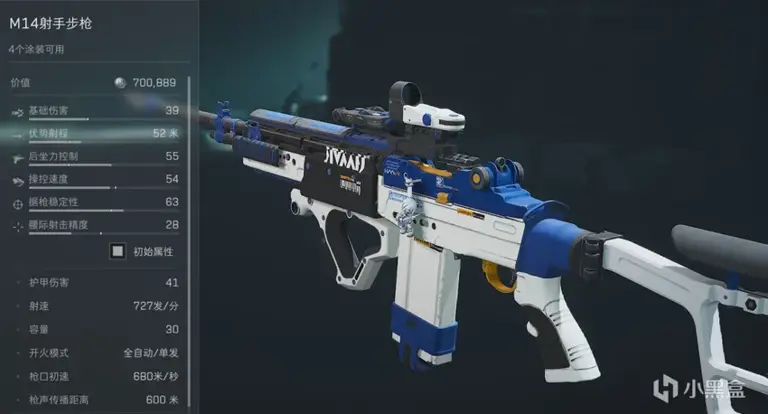This screenshot has width=768, height=414.
Task: Toggle the 初始属性 checkbox
Action: (118, 251)
